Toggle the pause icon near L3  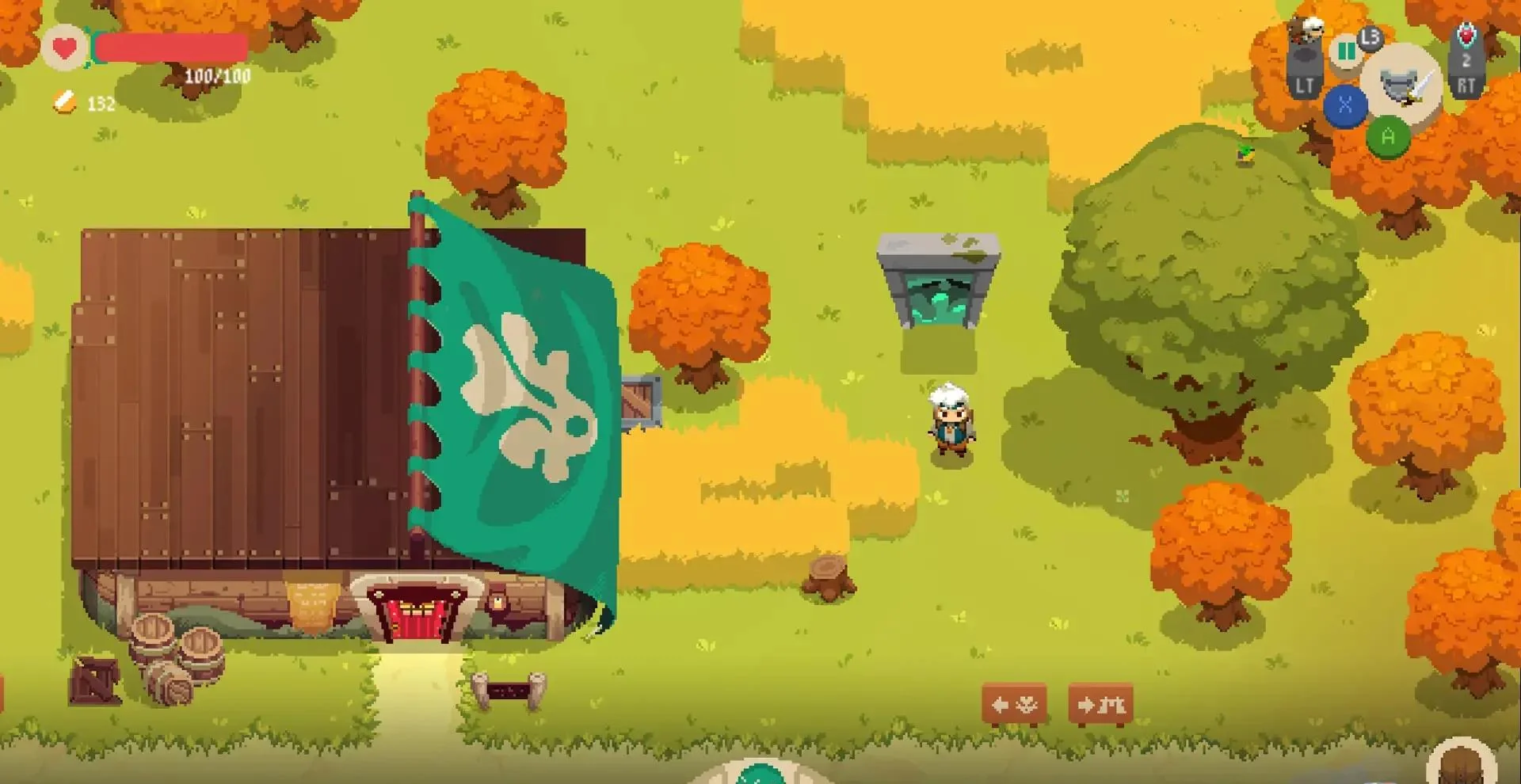pos(1347,51)
